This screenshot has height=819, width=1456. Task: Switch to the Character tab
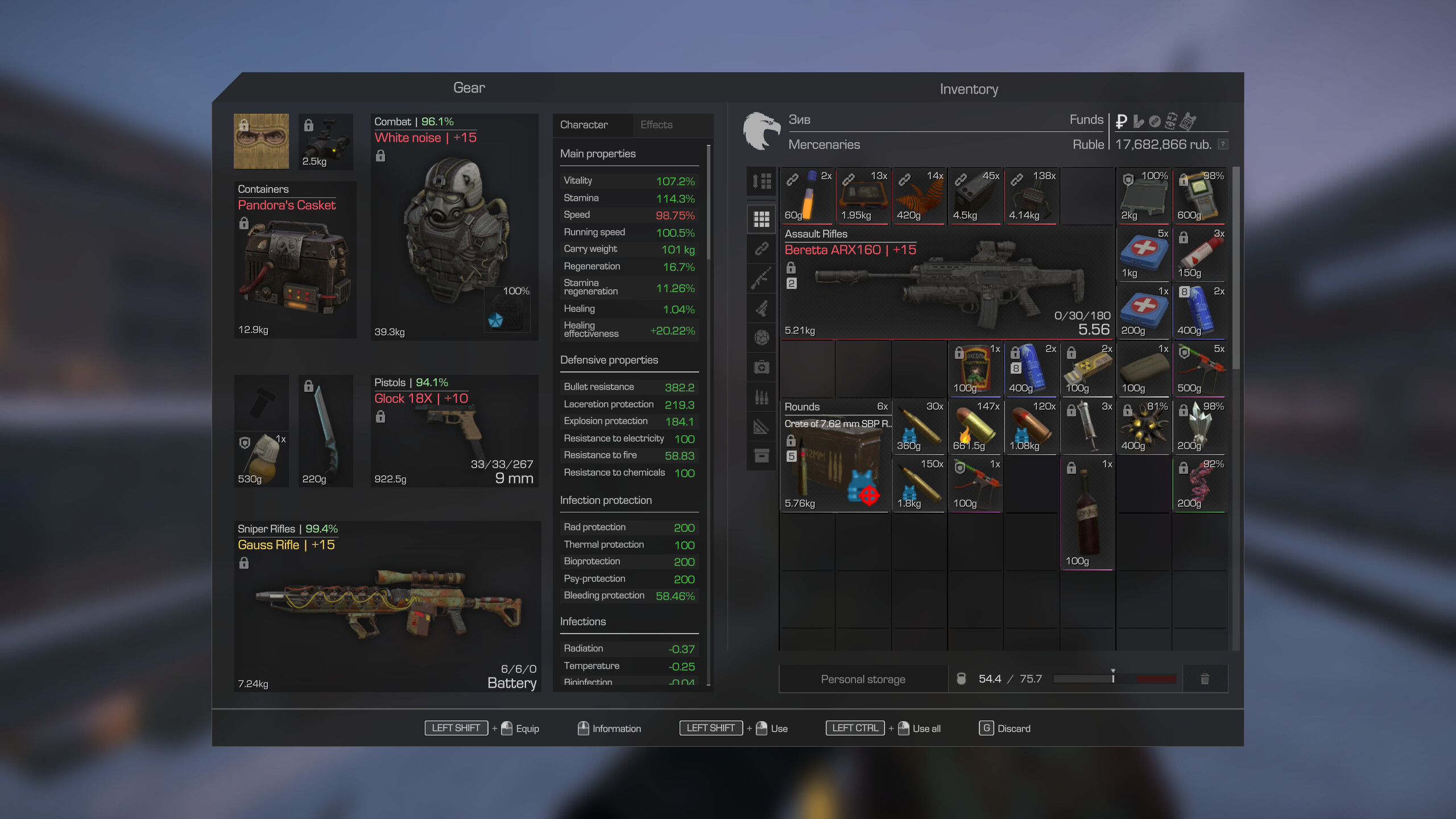coord(584,125)
